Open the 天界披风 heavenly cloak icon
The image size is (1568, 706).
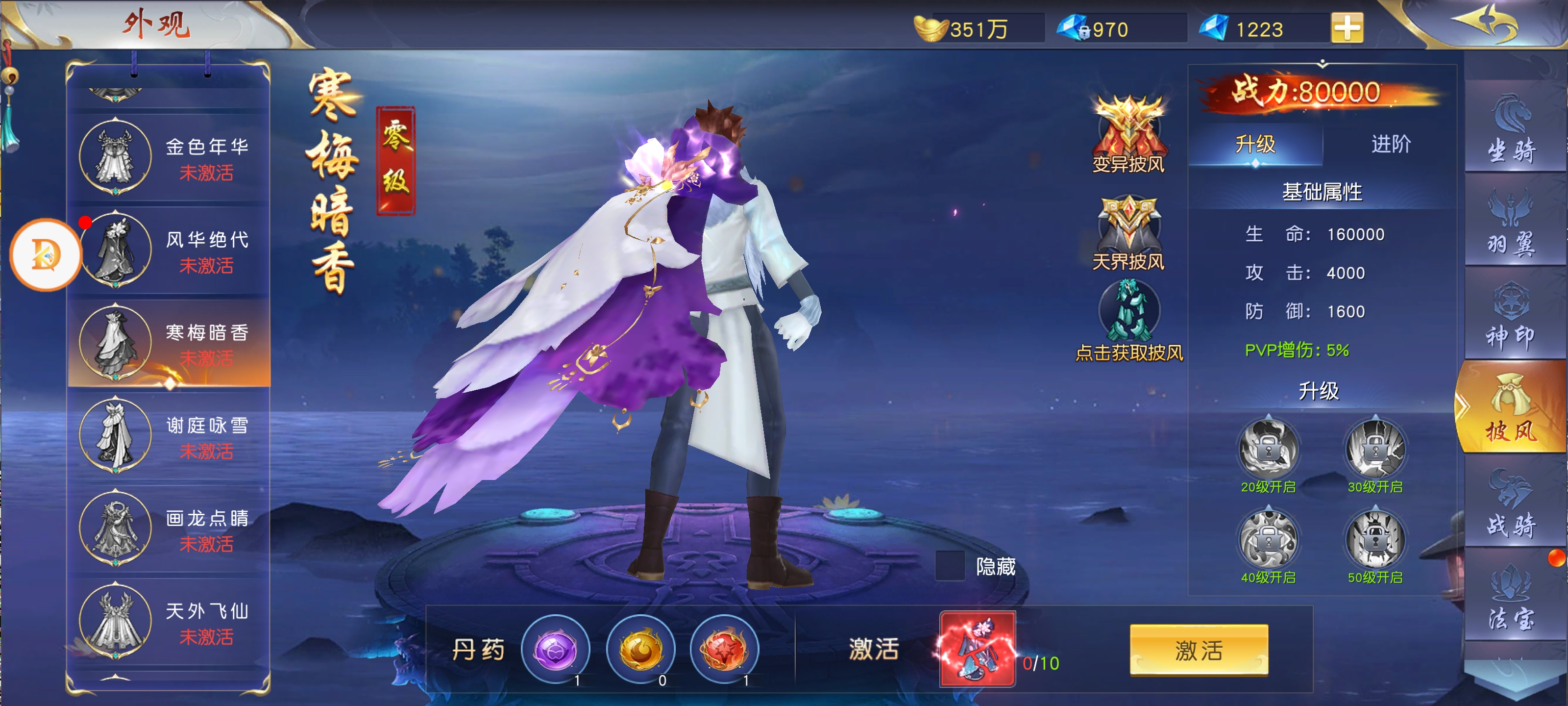point(1128,231)
